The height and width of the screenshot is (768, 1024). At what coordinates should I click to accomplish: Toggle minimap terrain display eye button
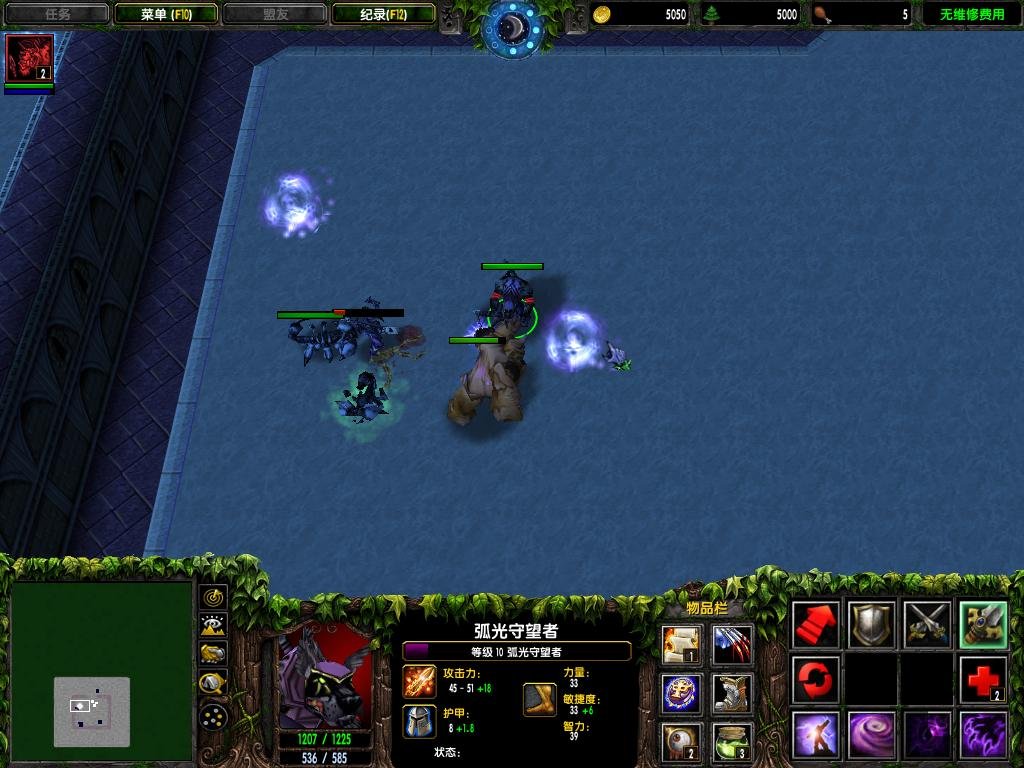pos(213,627)
